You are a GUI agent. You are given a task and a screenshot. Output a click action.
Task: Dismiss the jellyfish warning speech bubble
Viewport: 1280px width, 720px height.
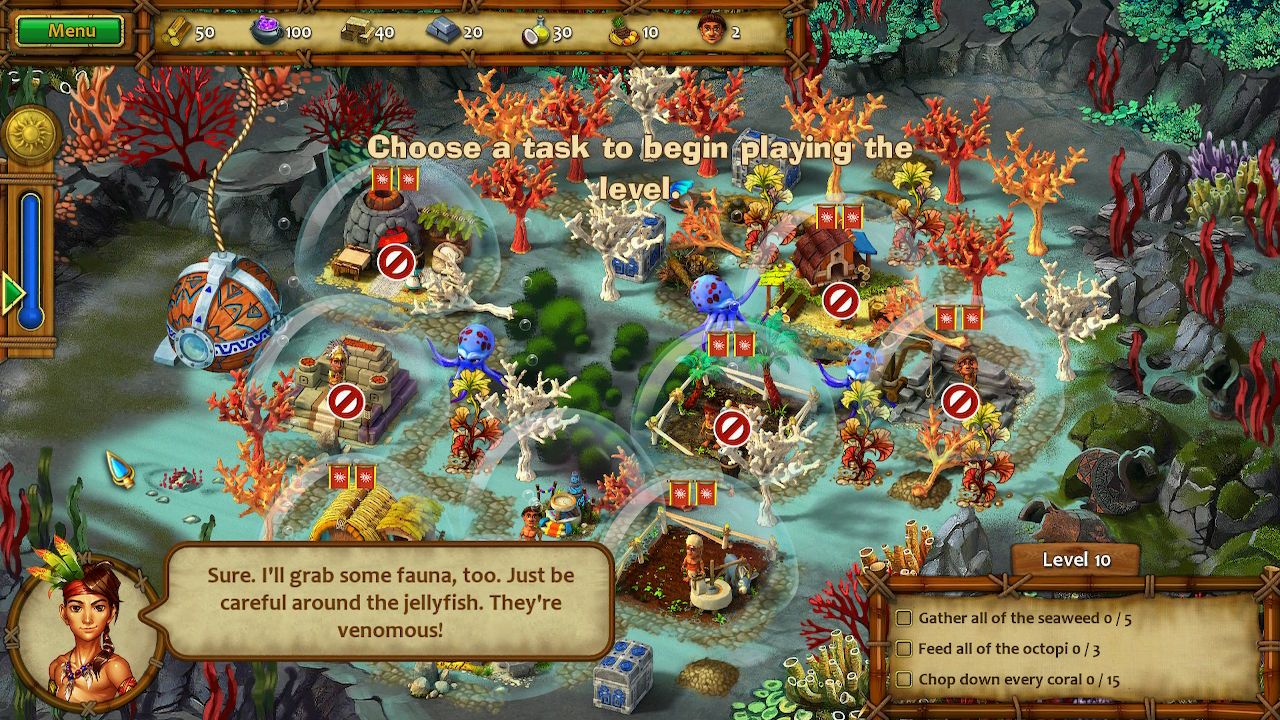(x=390, y=603)
